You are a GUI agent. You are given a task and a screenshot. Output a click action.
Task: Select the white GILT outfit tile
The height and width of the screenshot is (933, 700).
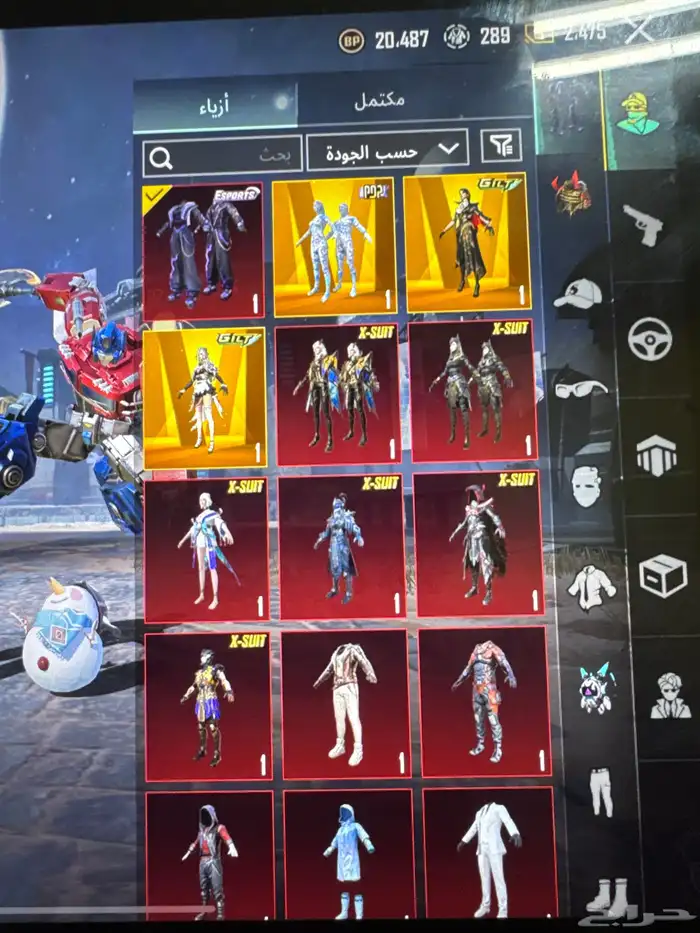click(204, 397)
